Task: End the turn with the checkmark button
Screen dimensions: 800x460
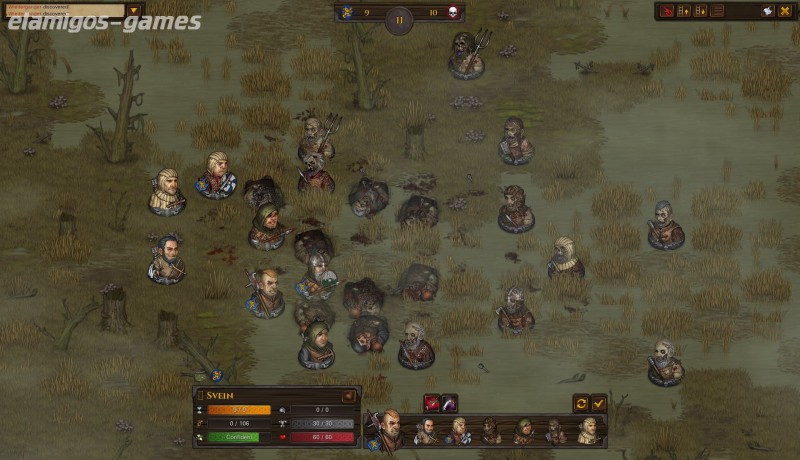Action: [x=599, y=402]
